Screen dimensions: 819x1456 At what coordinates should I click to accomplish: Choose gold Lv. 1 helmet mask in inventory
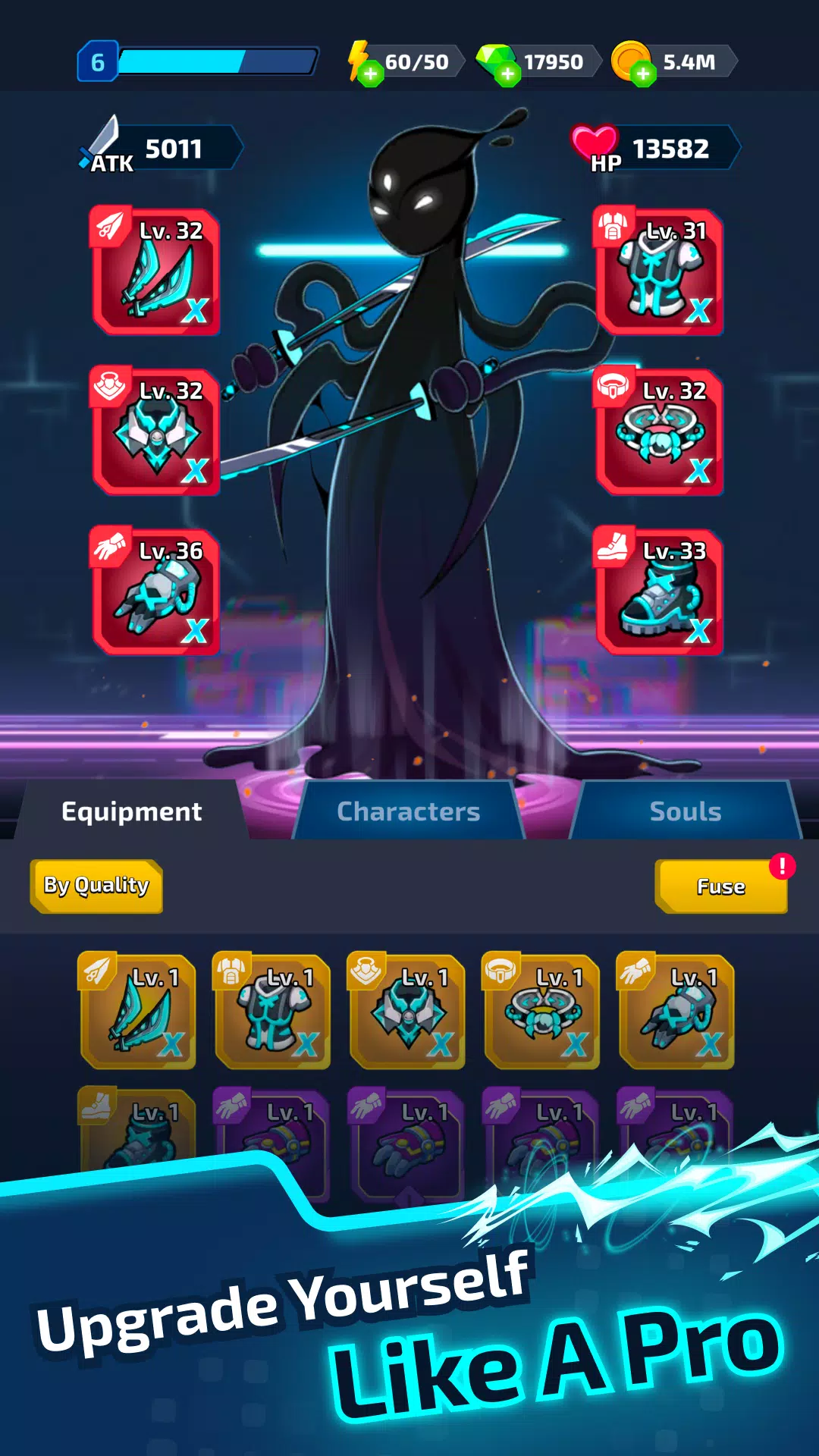point(407,1012)
